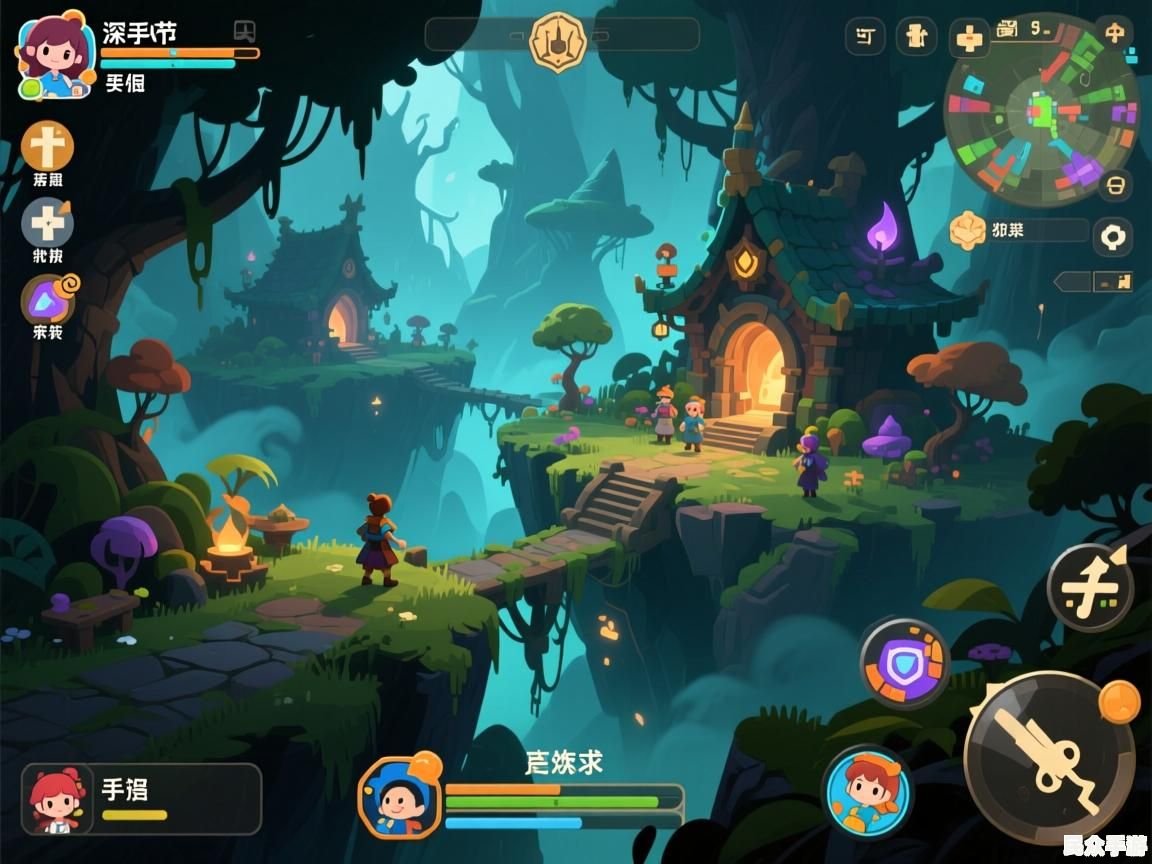The height and width of the screenshot is (864, 1152).
Task: Click the shield emblem at top center
Action: (x=557, y=39)
